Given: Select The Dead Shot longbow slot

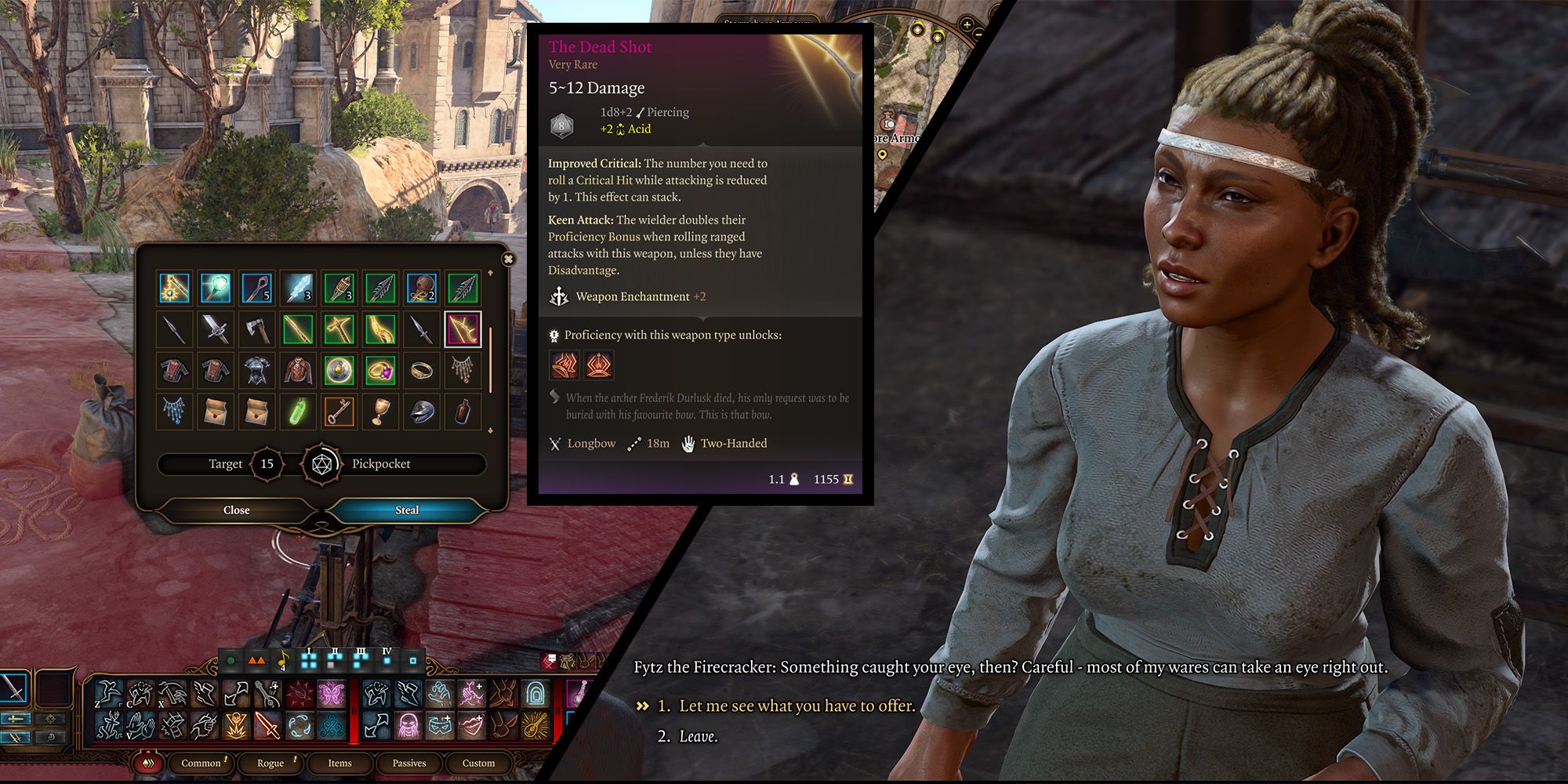Looking at the screenshot, I should click(463, 329).
